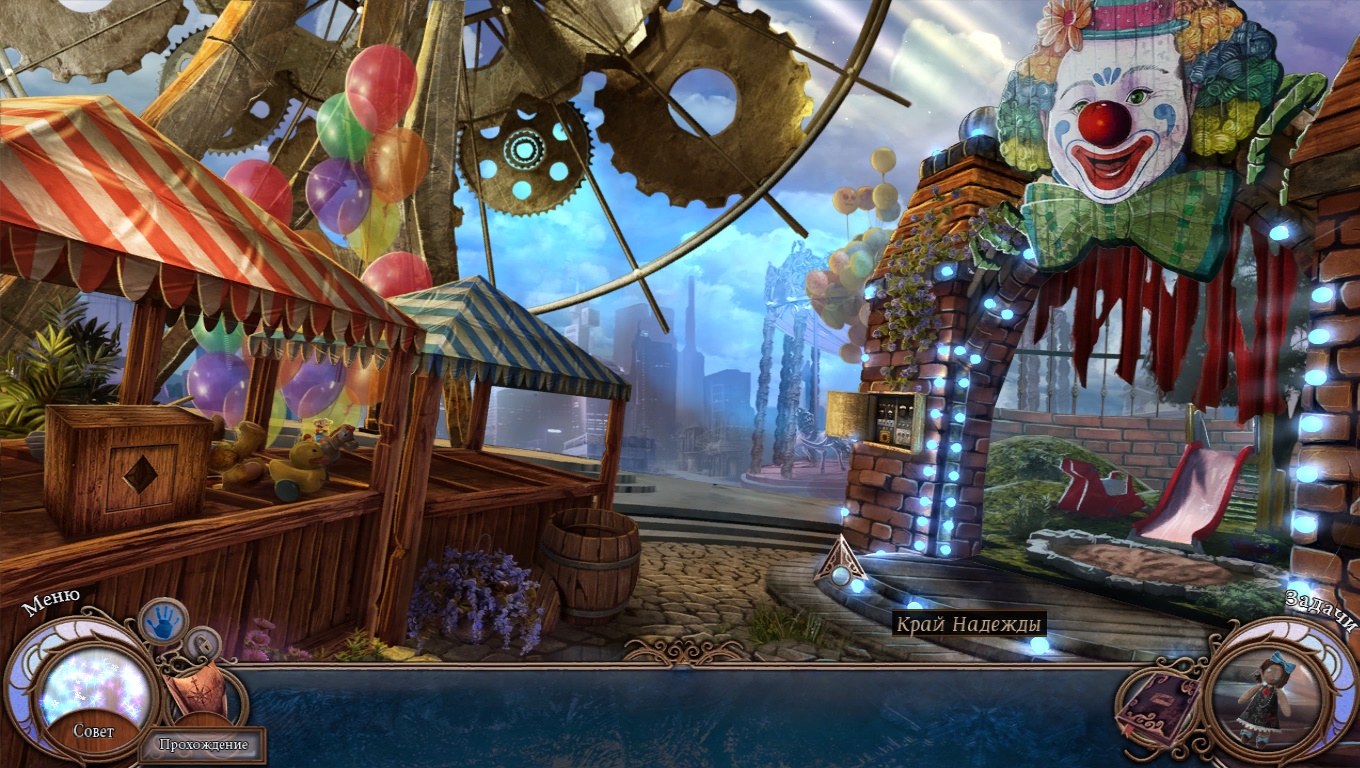Screen dimensions: 1360x768
Task: Show the Задачи task list
Action: coord(1322,610)
